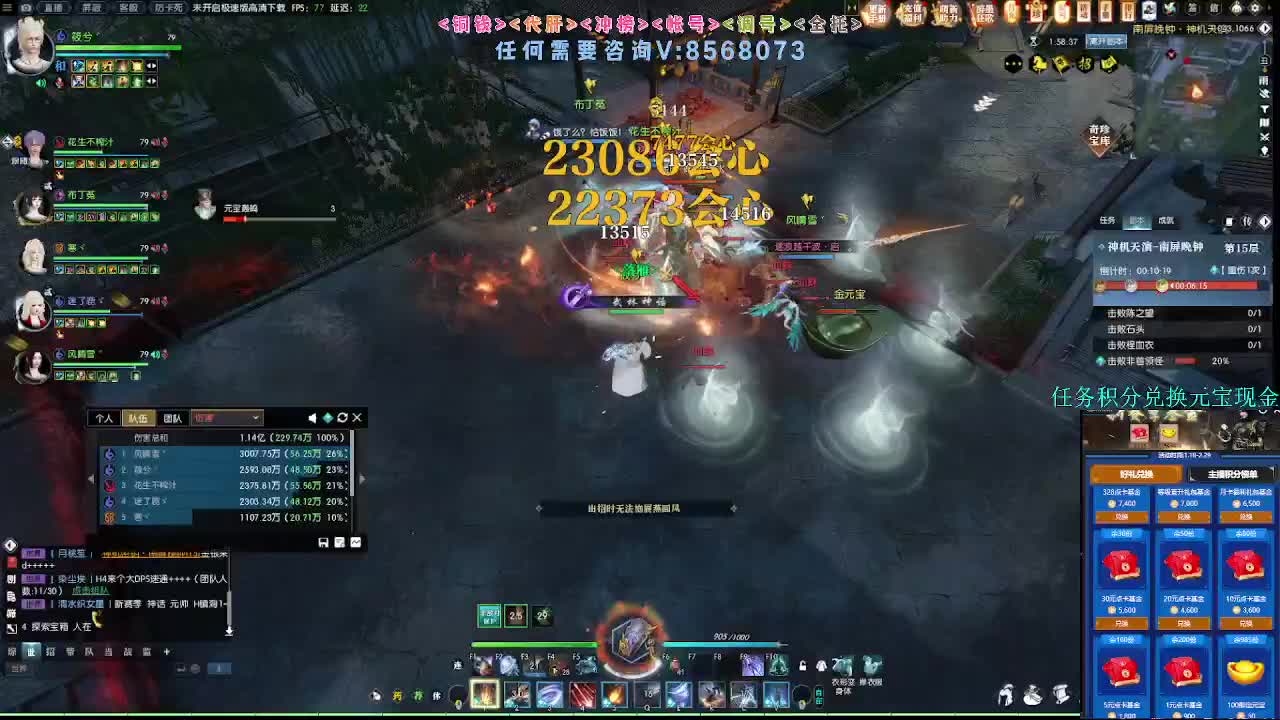Screen dimensions: 1280x720
Task: Click the 20% boss kill progress bar
Action: pyautogui.click(x=1189, y=361)
